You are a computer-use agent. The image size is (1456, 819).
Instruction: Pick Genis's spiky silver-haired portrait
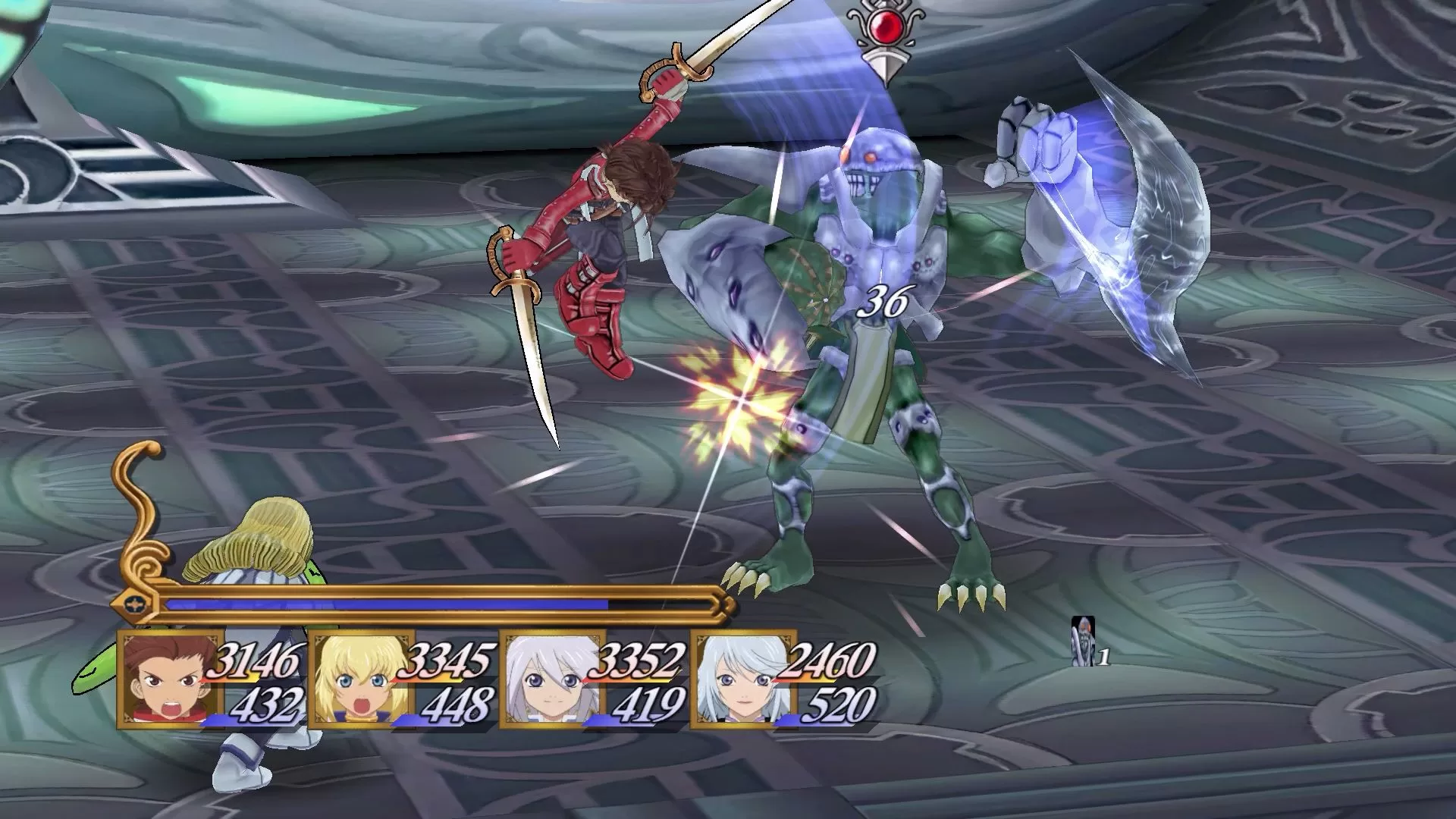coord(552,679)
